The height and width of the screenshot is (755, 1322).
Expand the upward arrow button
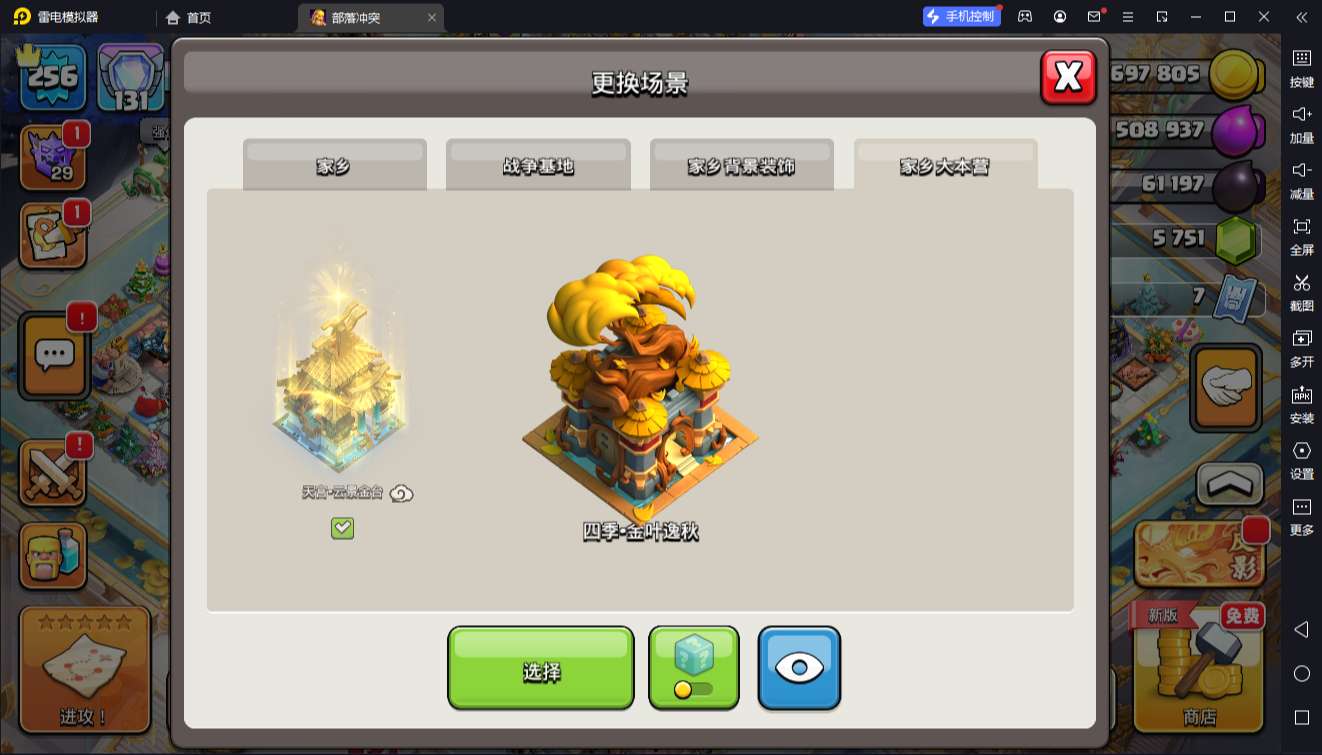(x=1230, y=484)
